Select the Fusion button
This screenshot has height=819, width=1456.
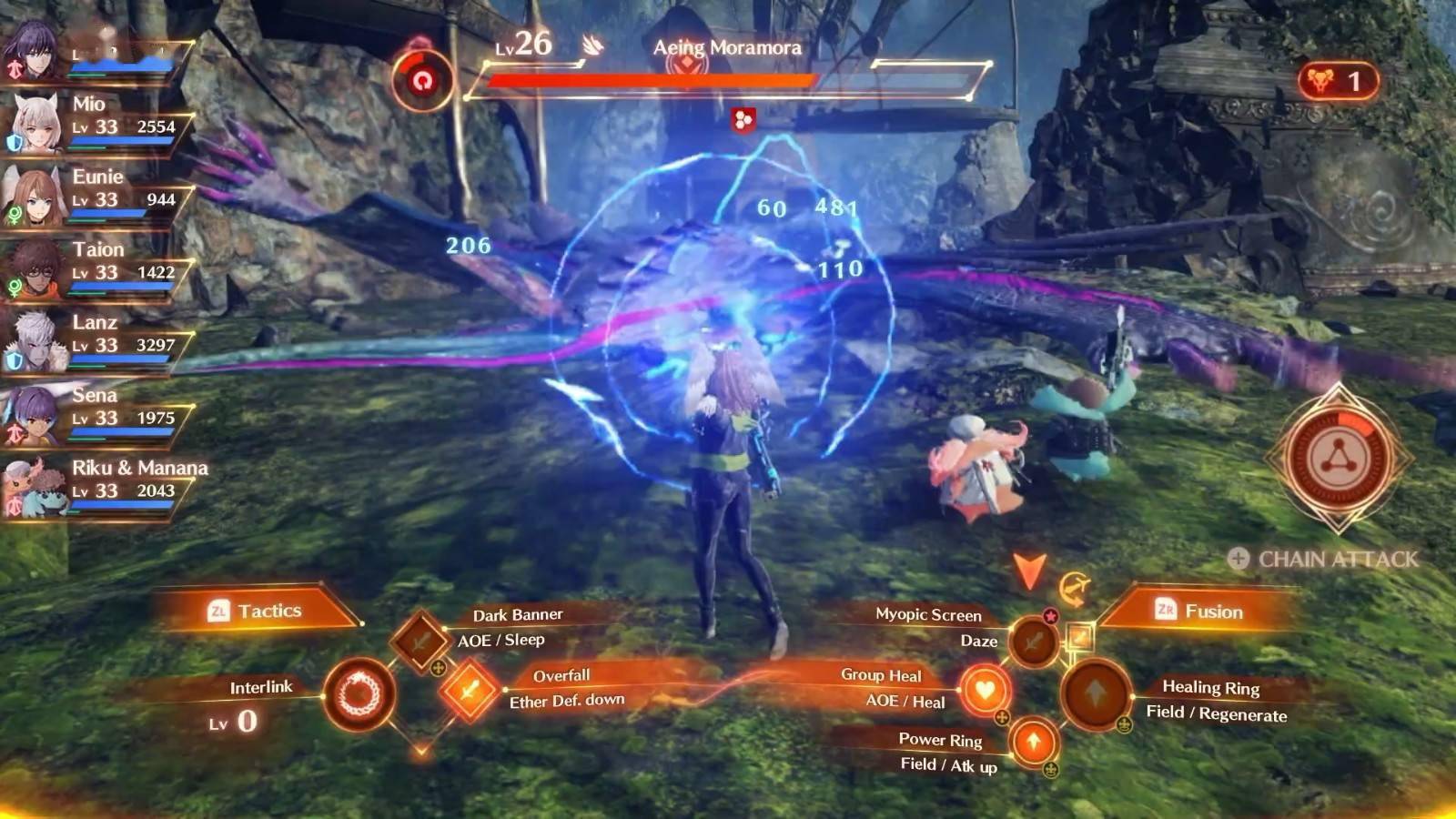pyautogui.click(x=1199, y=611)
